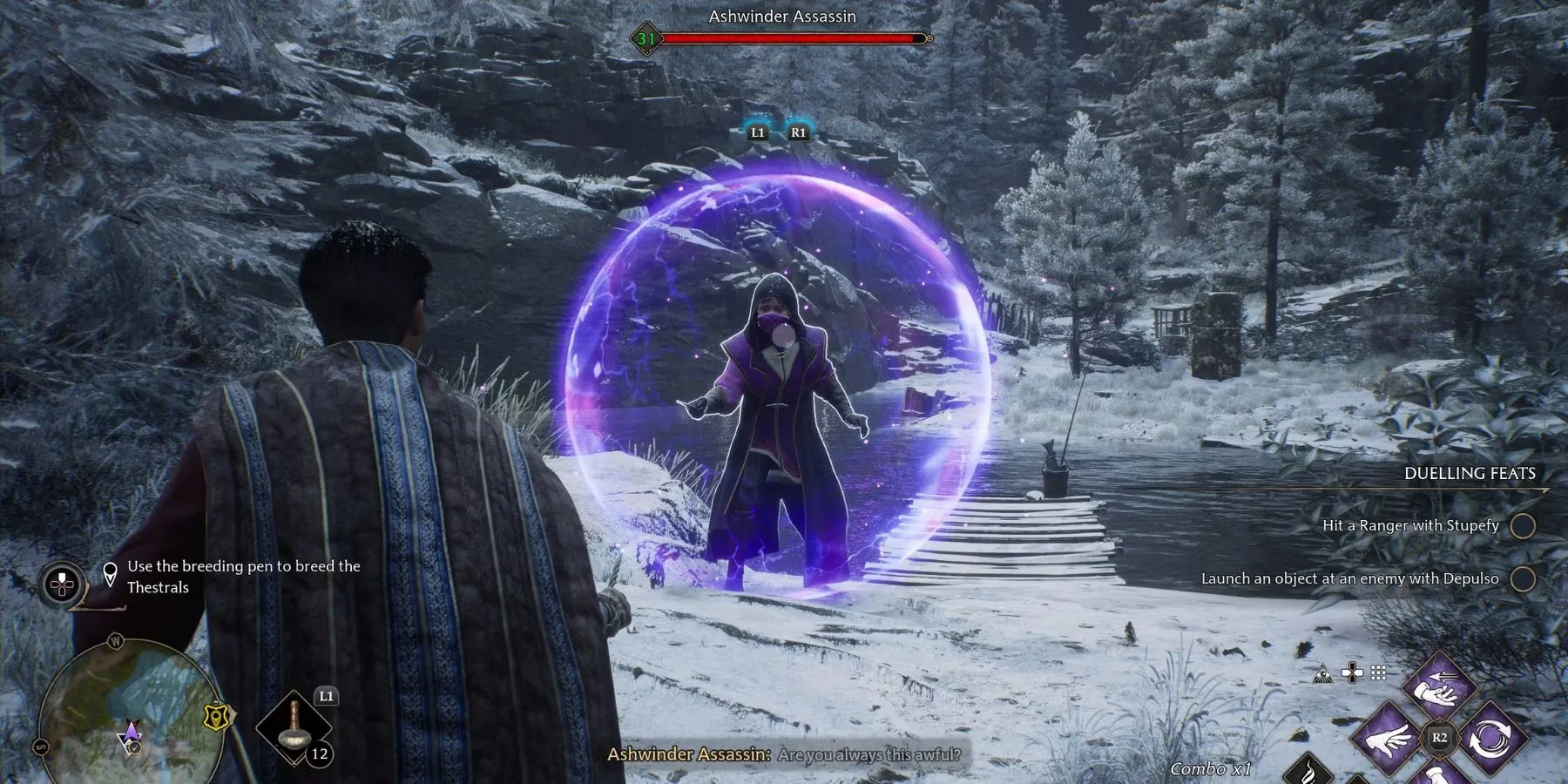Open the circular minimap
Screen dimensions: 1568x784
click(x=122, y=713)
